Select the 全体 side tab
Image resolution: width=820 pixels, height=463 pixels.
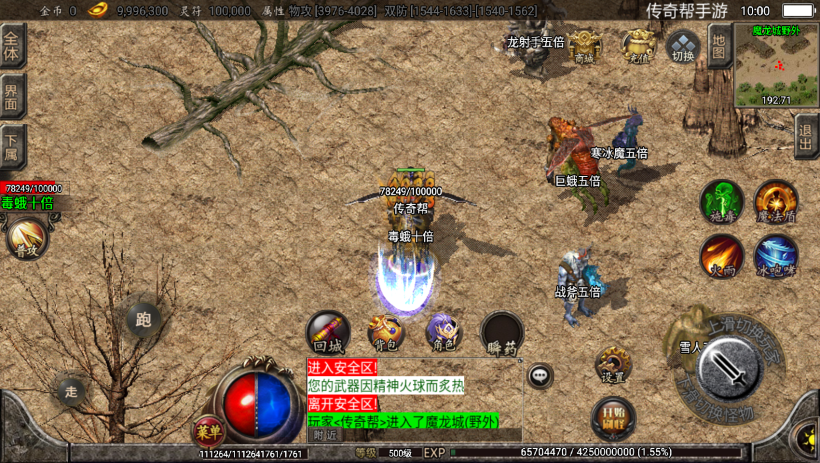click(12, 46)
